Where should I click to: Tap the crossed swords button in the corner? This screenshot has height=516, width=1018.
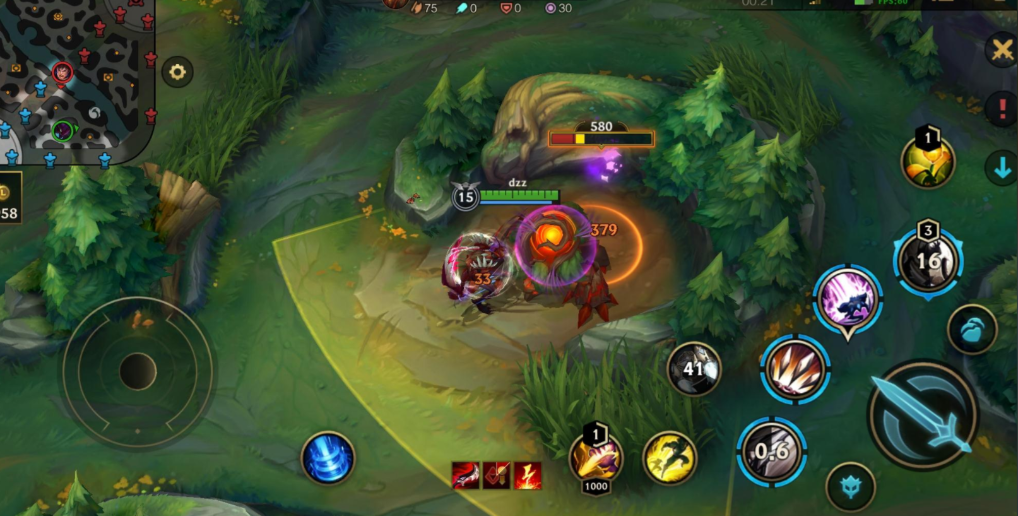click(x=1001, y=49)
